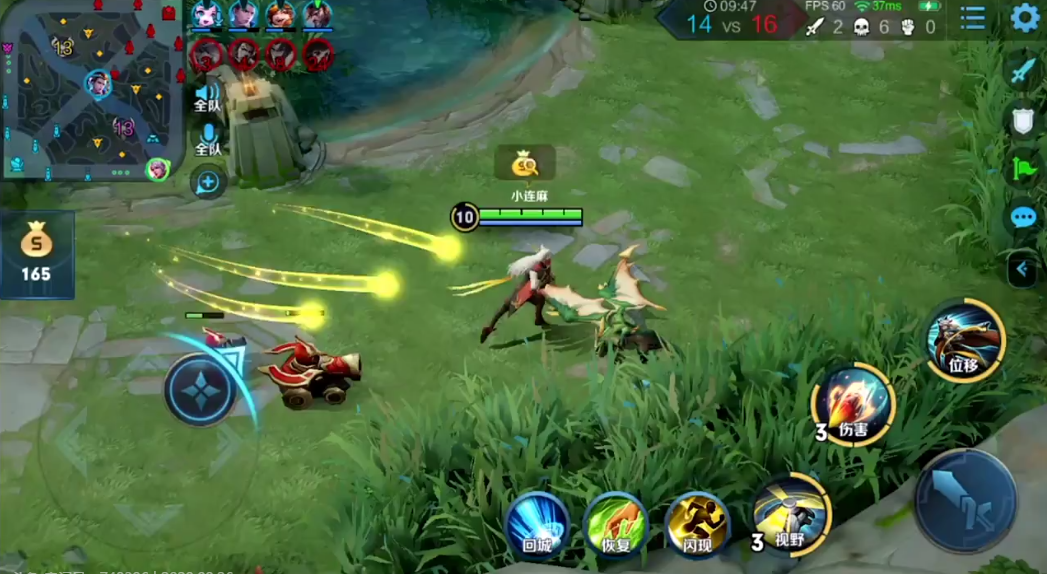Viewport: 1047px width, 574px height.
Task: Use the 伤害 skill
Action: click(x=853, y=404)
